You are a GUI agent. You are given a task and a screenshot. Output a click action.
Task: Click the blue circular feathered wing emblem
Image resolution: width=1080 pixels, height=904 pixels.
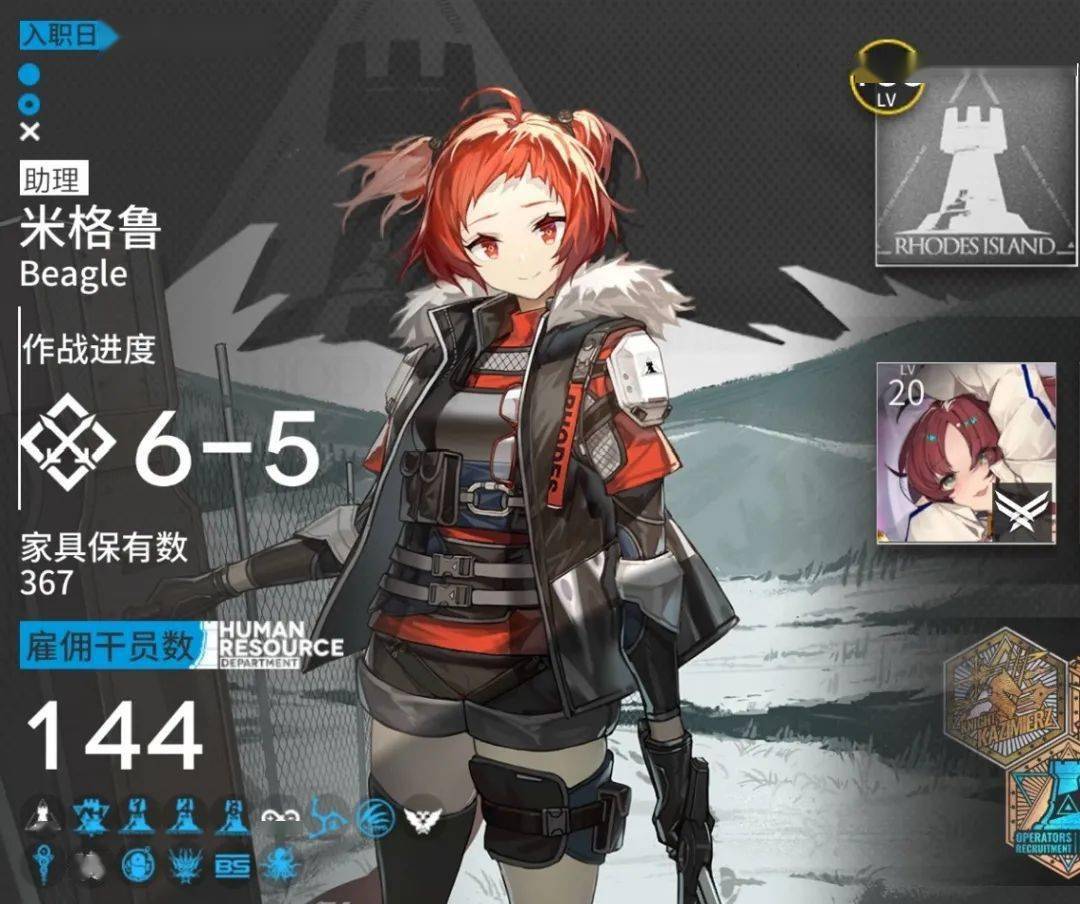(x=376, y=820)
